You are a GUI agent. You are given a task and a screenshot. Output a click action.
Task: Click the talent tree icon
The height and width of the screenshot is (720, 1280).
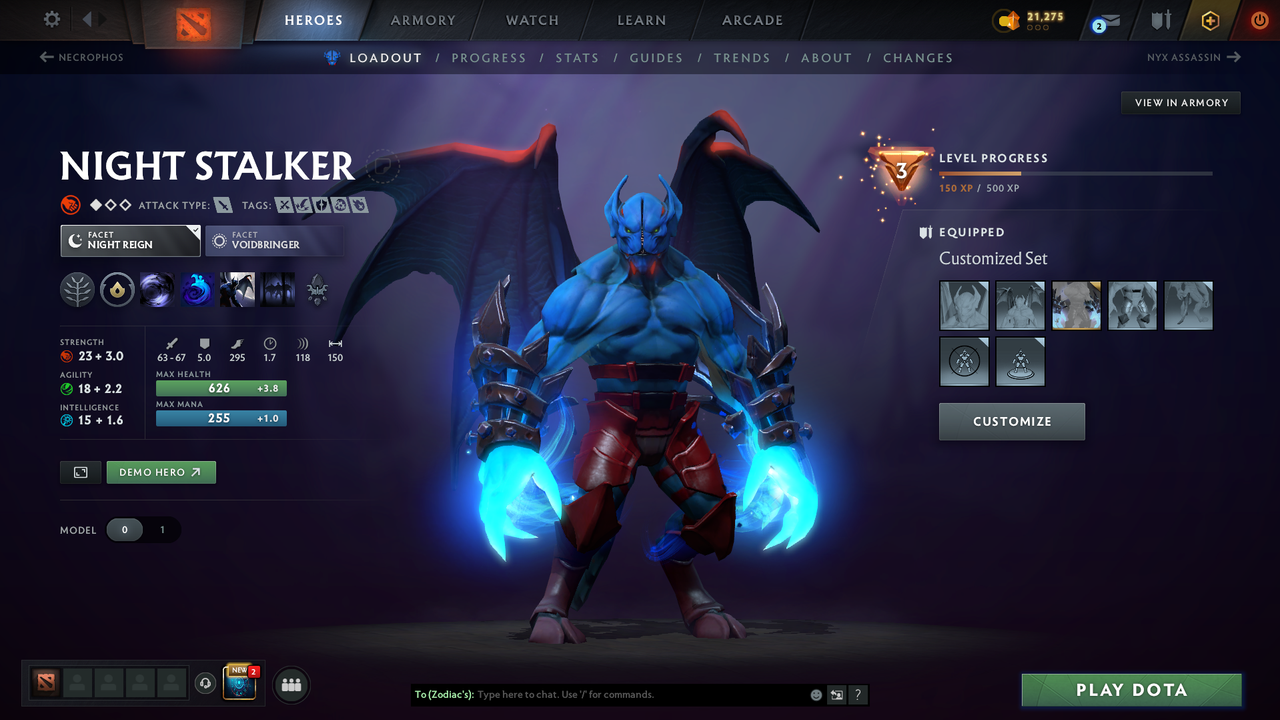[x=77, y=290]
